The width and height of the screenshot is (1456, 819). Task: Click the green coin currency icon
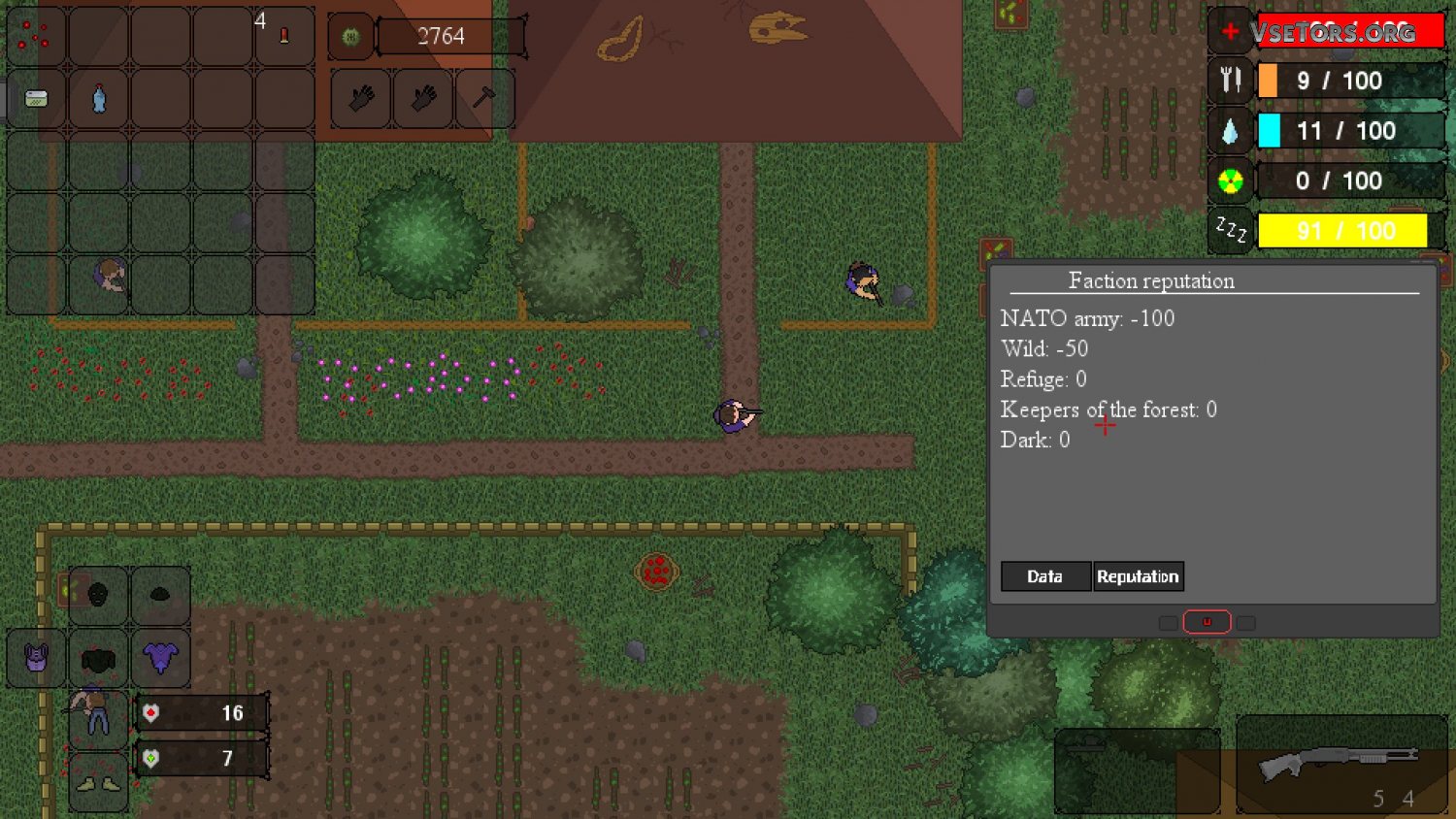click(x=350, y=37)
